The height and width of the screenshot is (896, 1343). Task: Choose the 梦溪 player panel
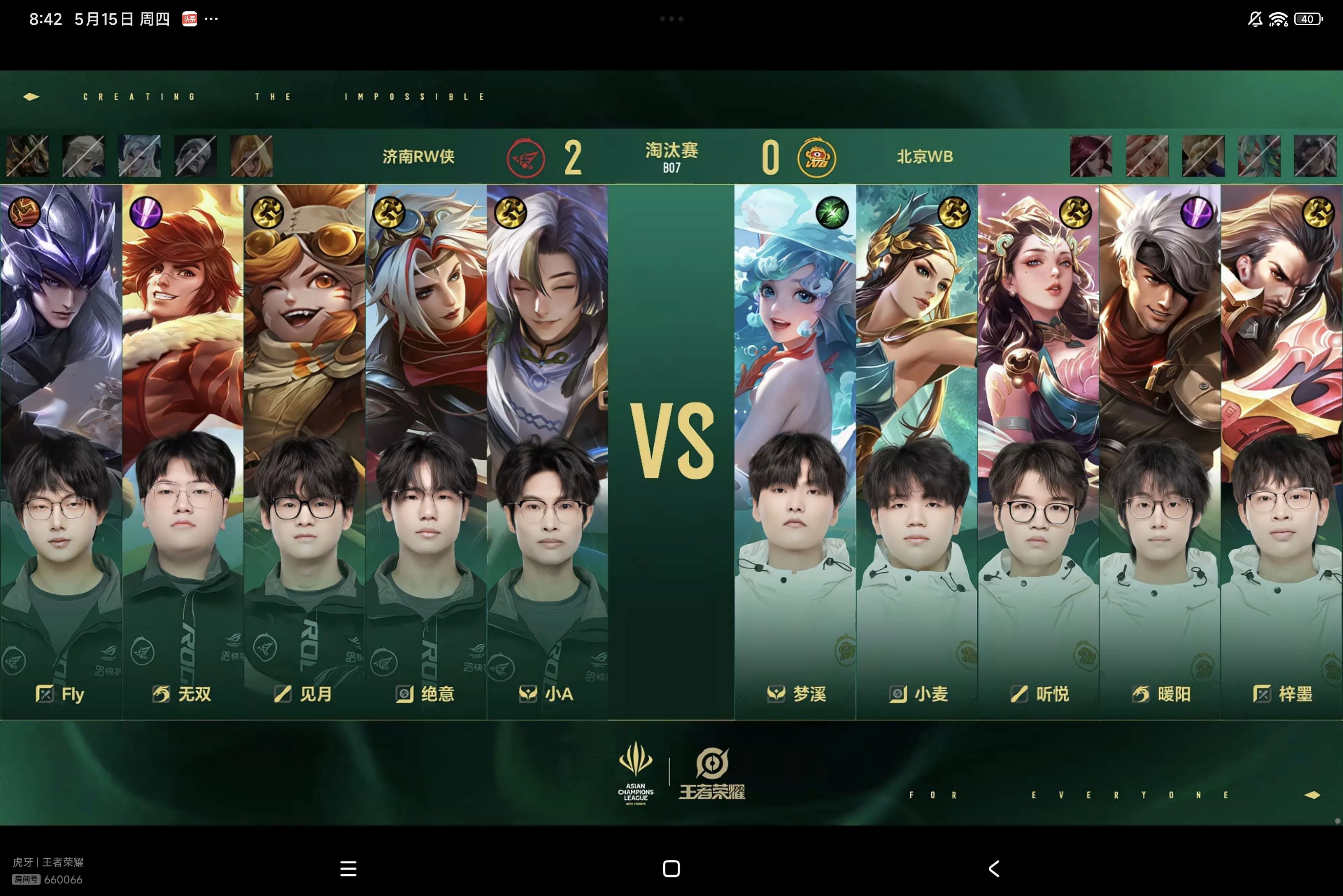[795, 451]
